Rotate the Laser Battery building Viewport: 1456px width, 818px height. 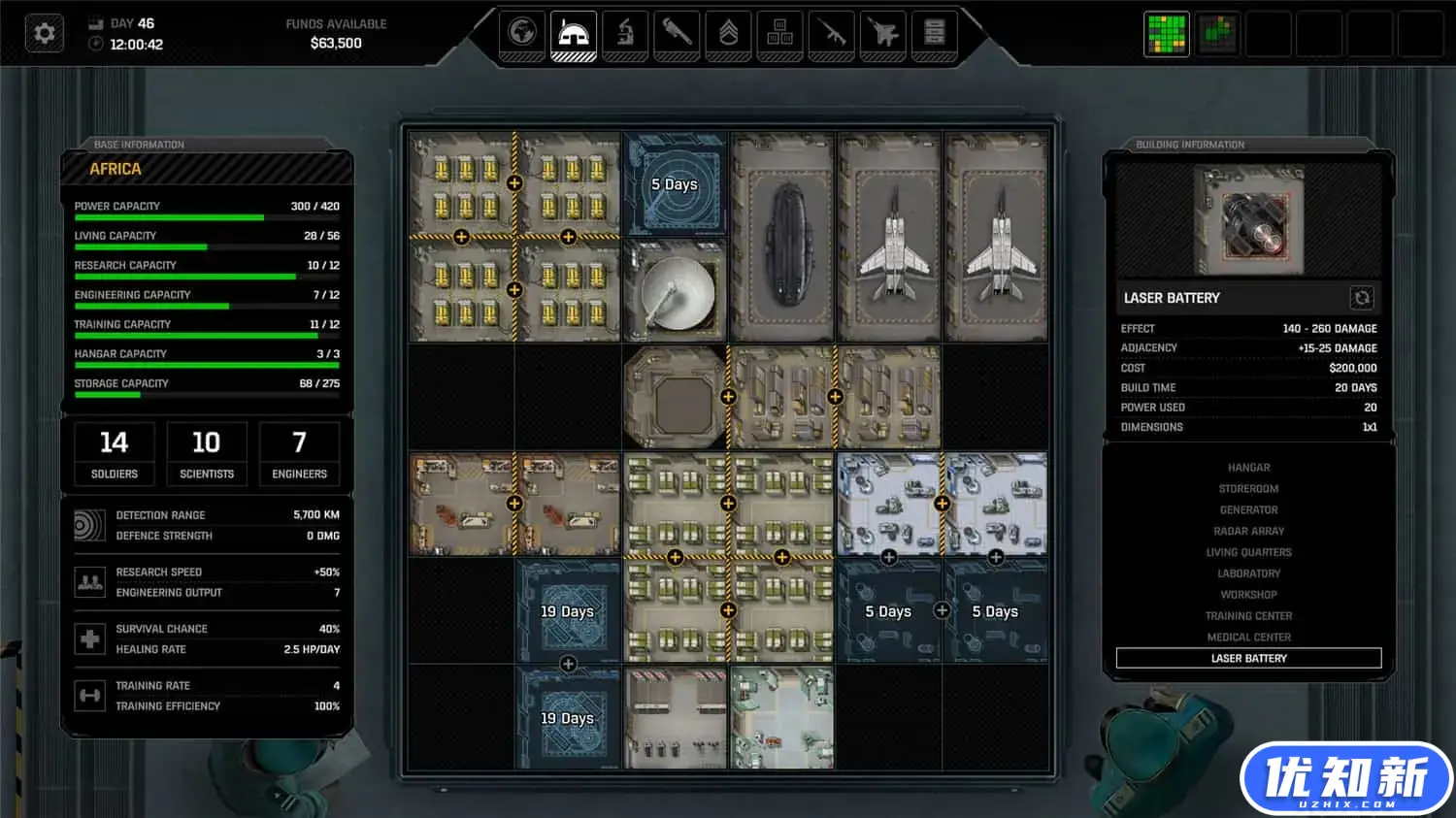click(x=1362, y=298)
